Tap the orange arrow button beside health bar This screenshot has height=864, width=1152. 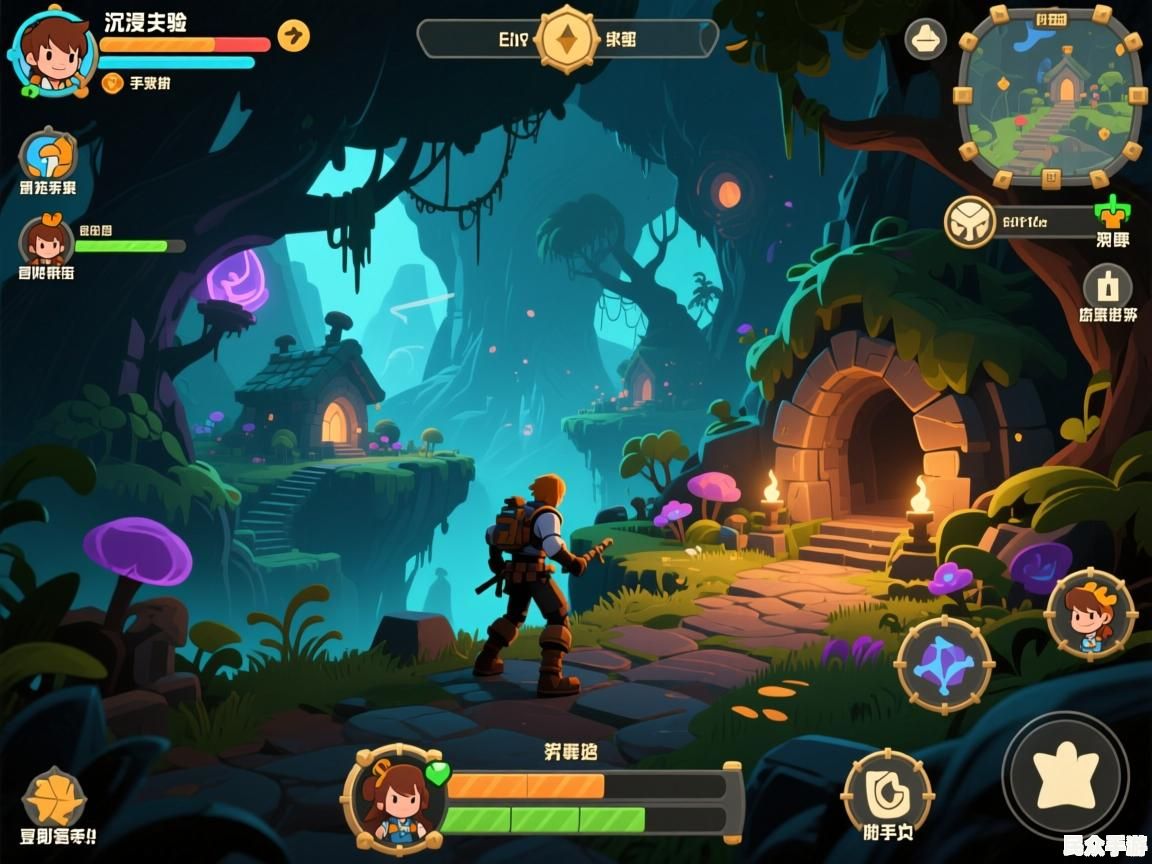pyautogui.click(x=293, y=36)
